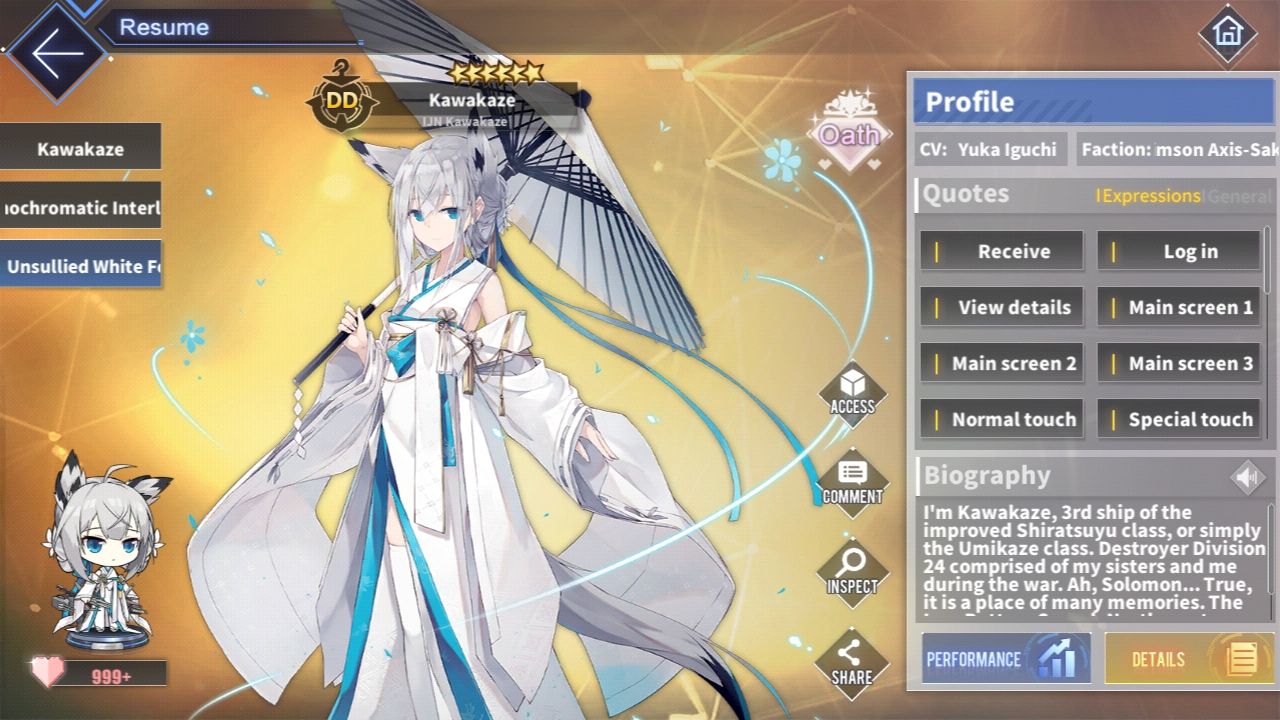The width and height of the screenshot is (1280, 720).
Task: Open the Performance stats panel
Action: tap(1005, 660)
